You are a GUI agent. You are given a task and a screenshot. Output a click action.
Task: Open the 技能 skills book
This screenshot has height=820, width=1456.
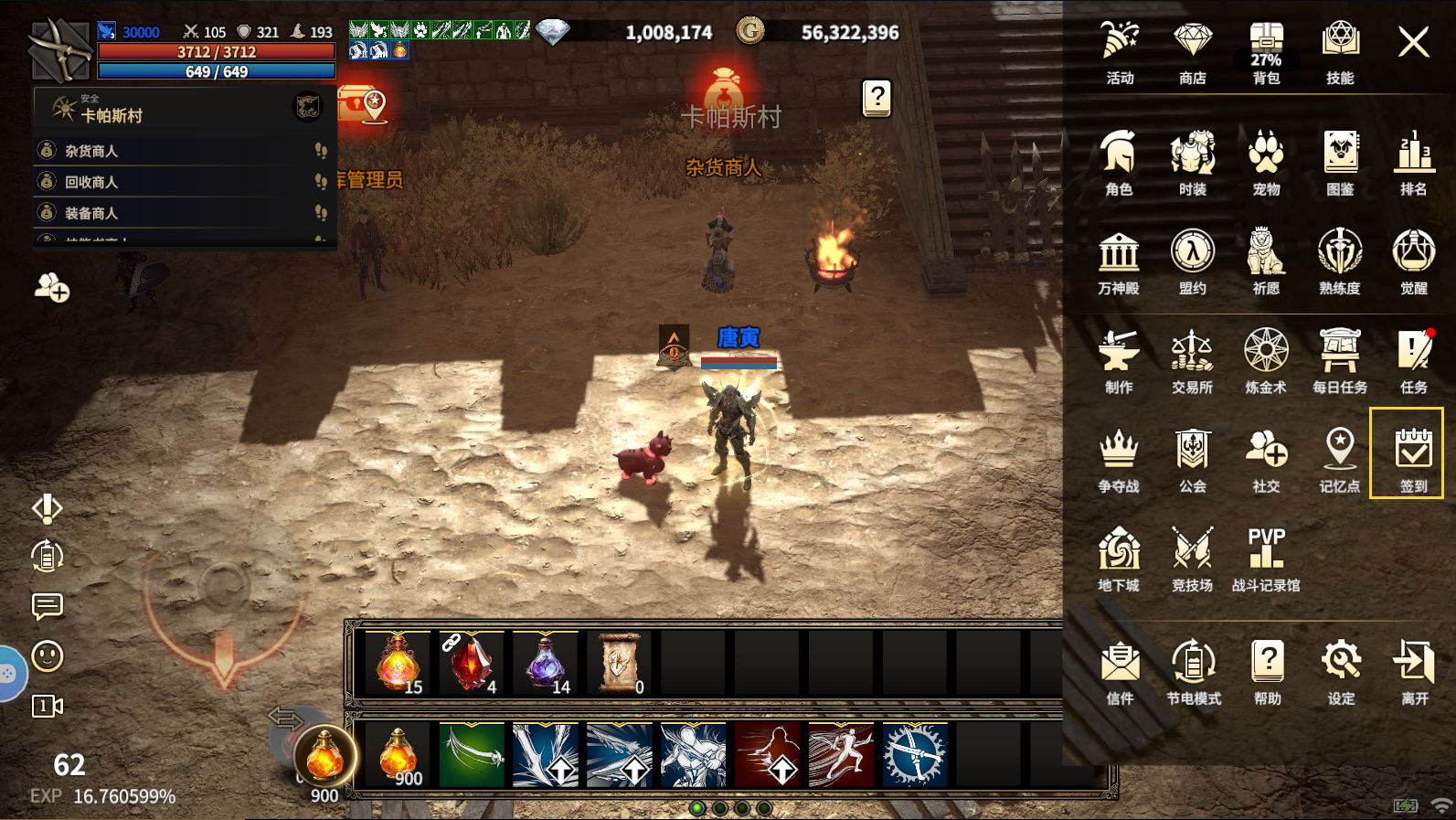[x=1340, y=51]
